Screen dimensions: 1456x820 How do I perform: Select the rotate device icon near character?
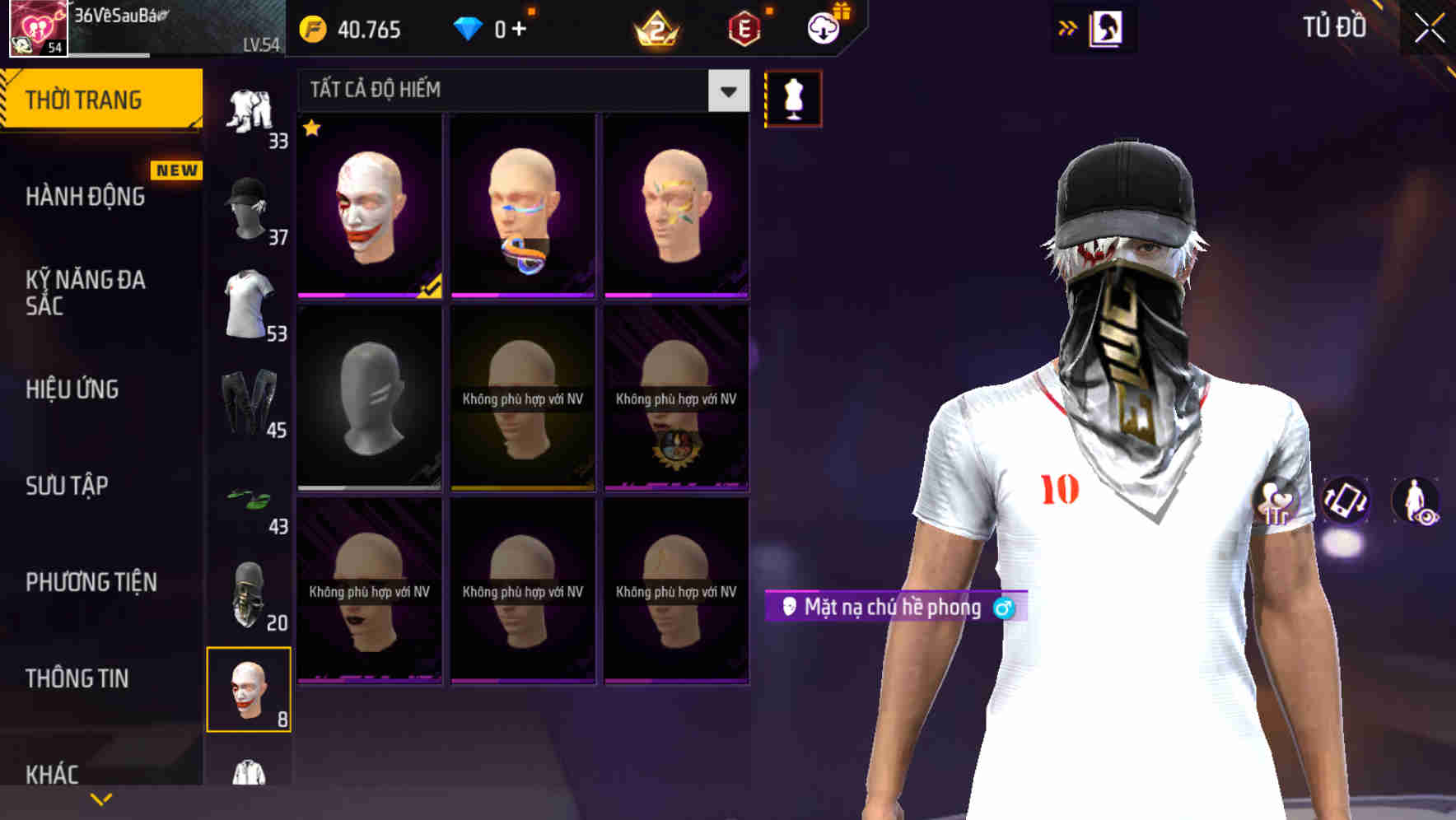(x=1344, y=503)
